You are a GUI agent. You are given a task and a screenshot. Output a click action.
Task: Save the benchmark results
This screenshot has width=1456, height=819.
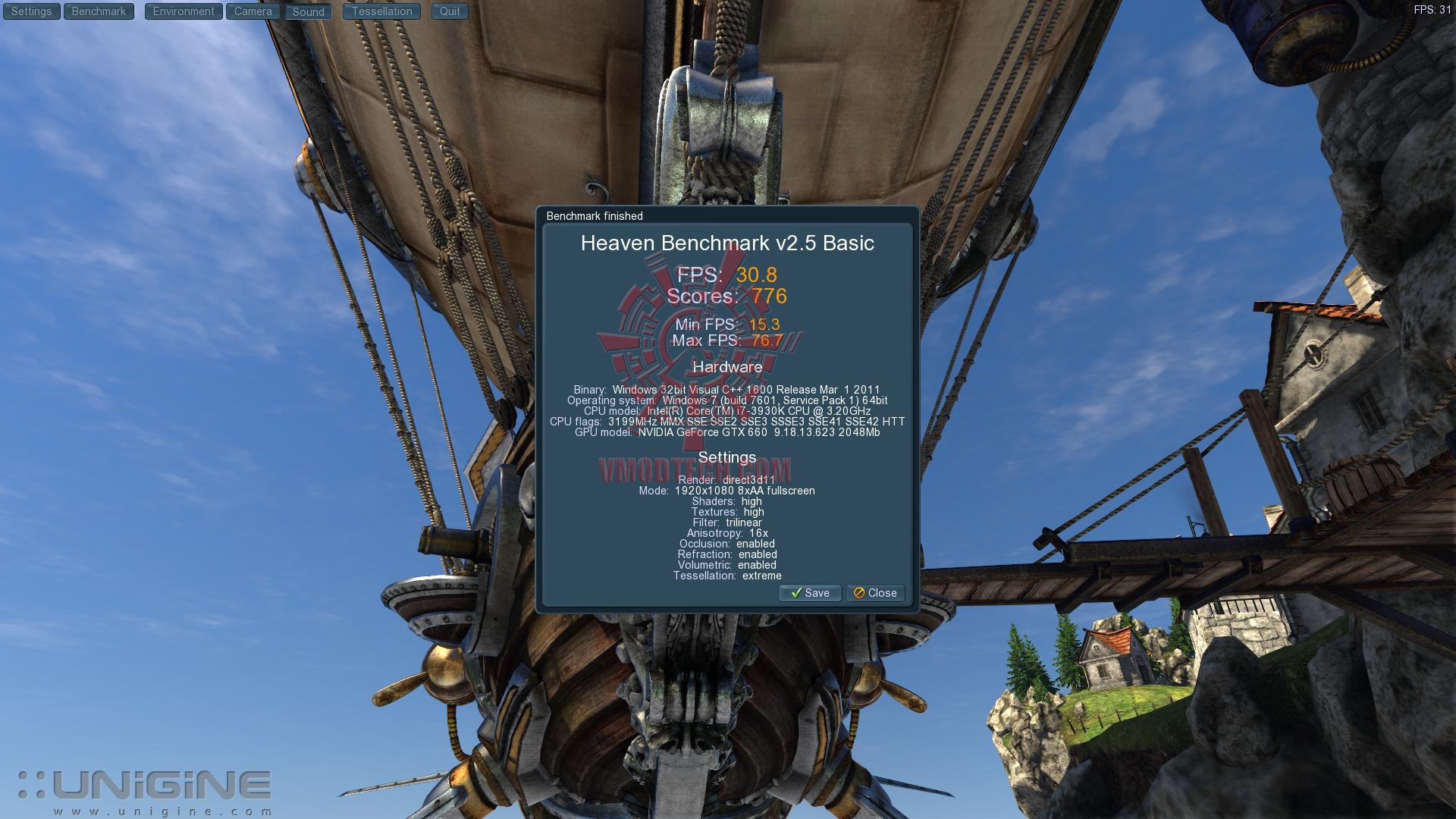pos(810,593)
